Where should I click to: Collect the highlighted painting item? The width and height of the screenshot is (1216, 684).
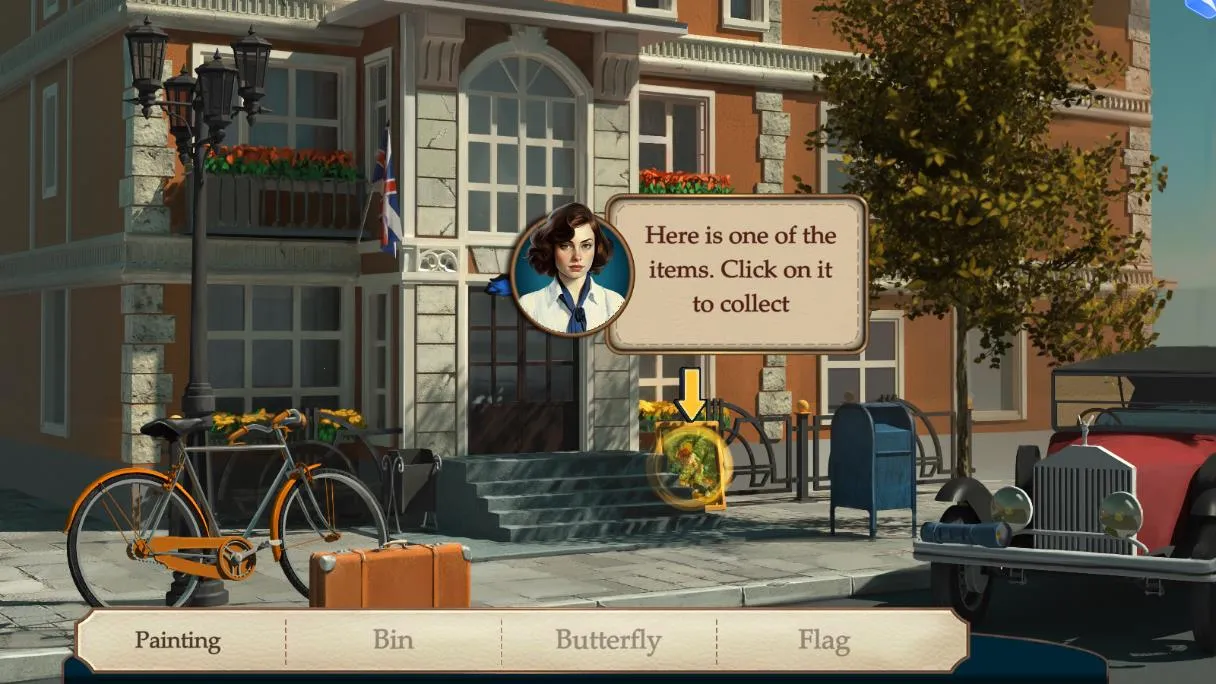pos(690,466)
